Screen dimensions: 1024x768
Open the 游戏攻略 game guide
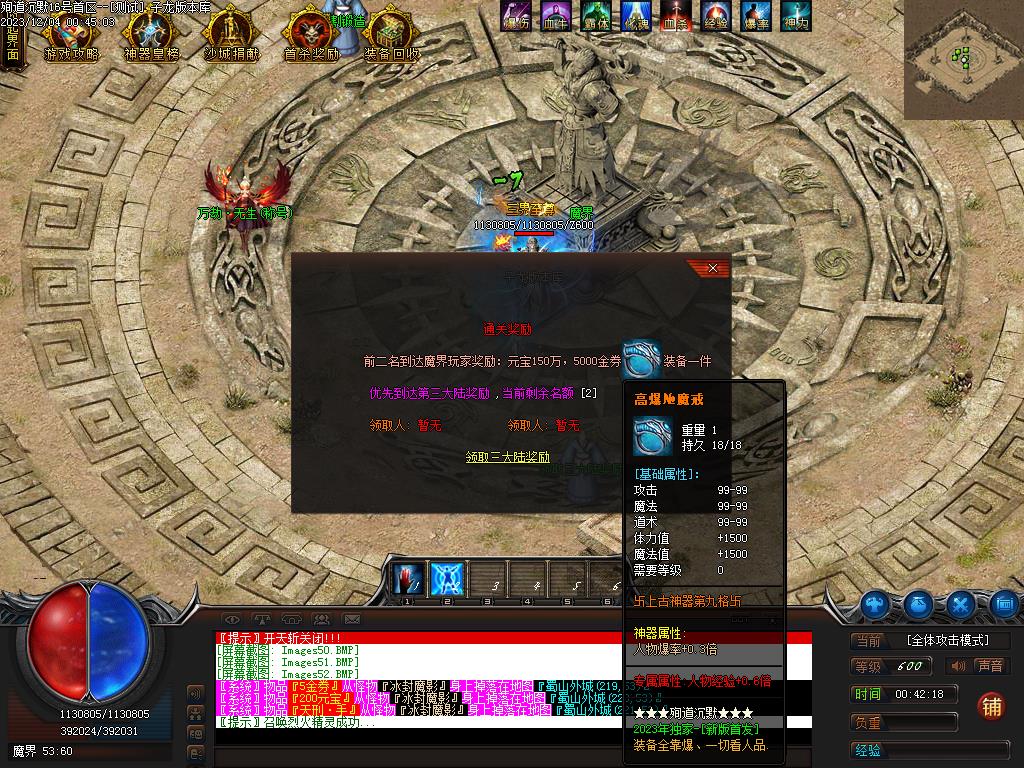pos(71,38)
